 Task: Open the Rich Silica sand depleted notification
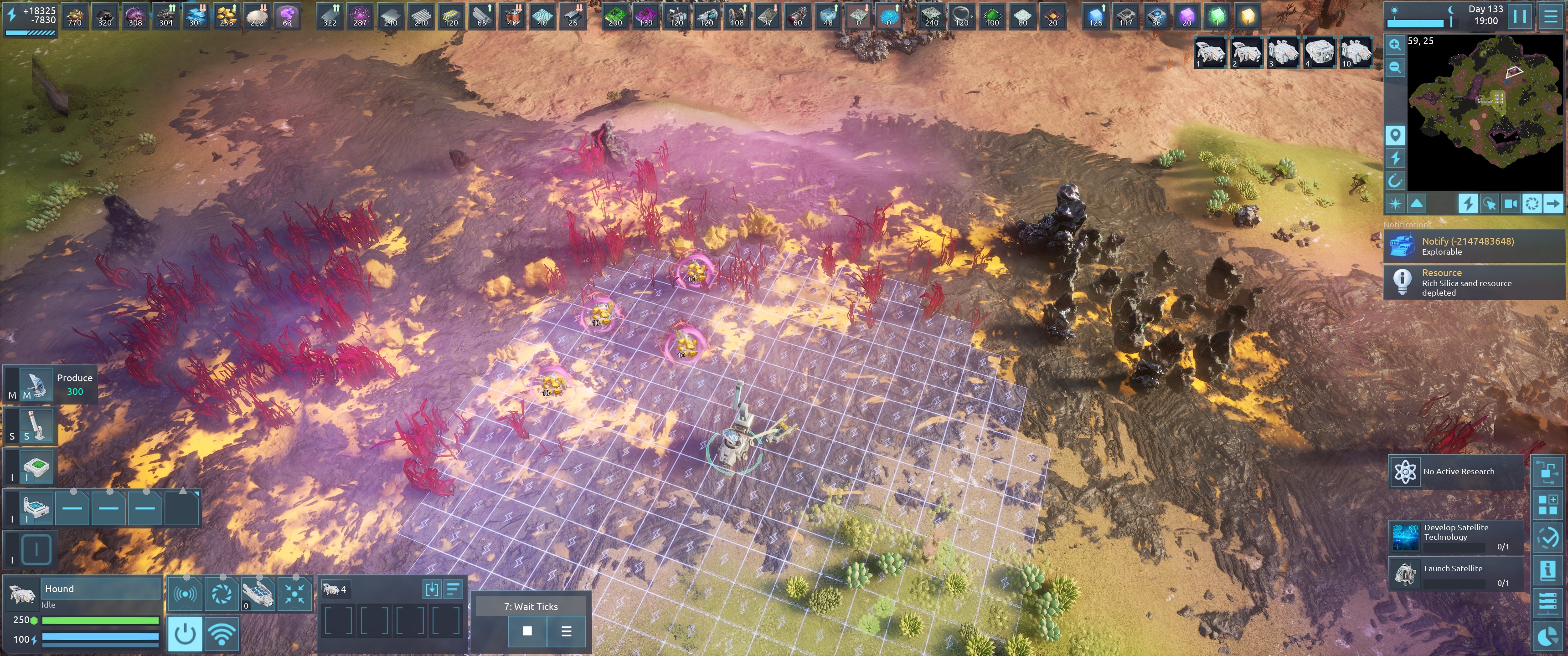(1473, 282)
